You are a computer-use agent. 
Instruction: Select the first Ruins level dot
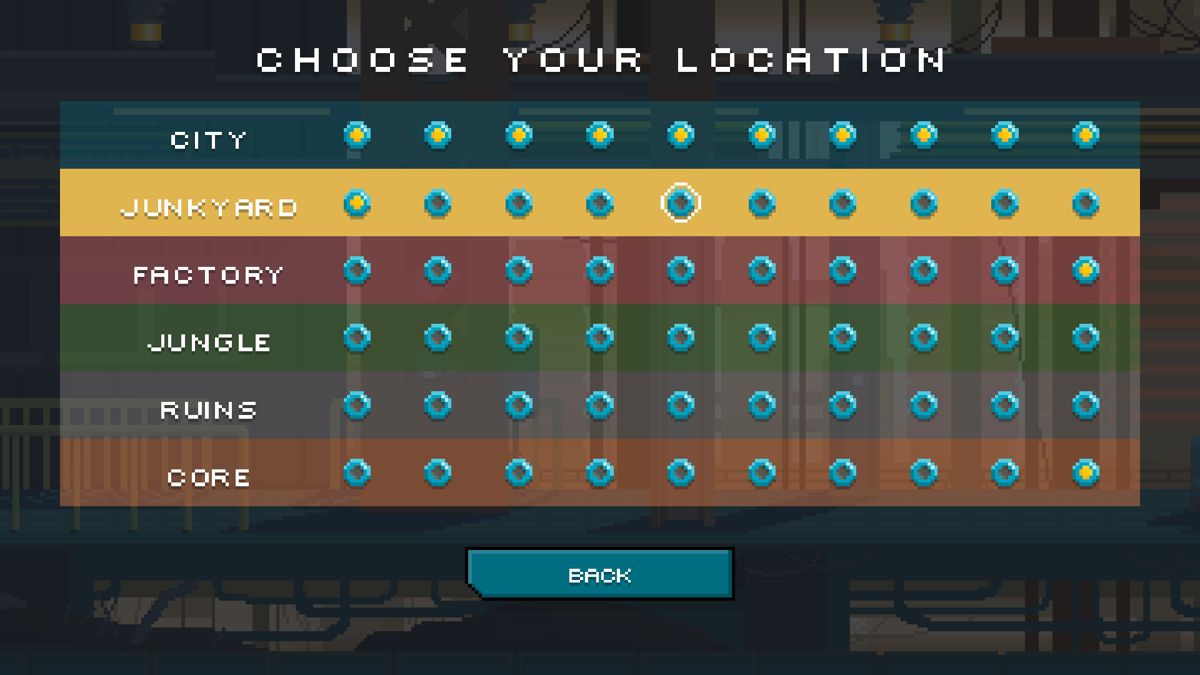pos(357,405)
